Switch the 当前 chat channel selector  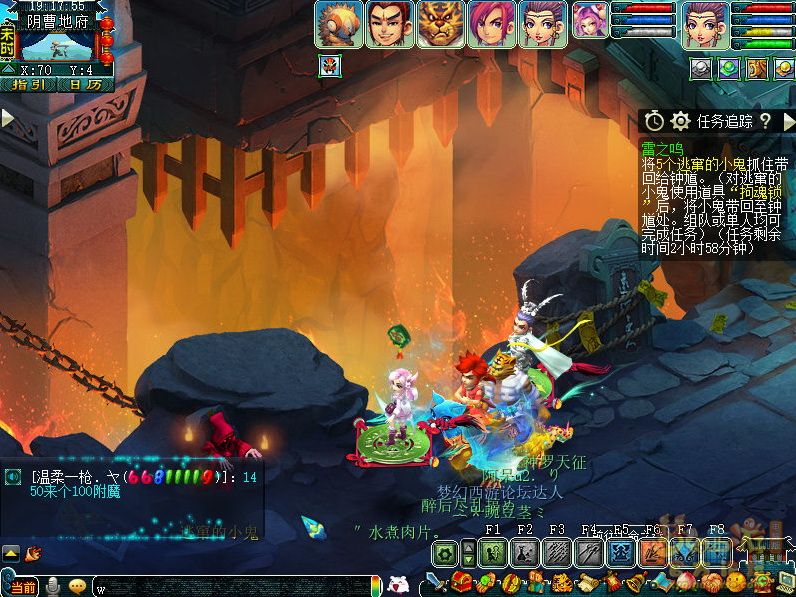[22, 586]
